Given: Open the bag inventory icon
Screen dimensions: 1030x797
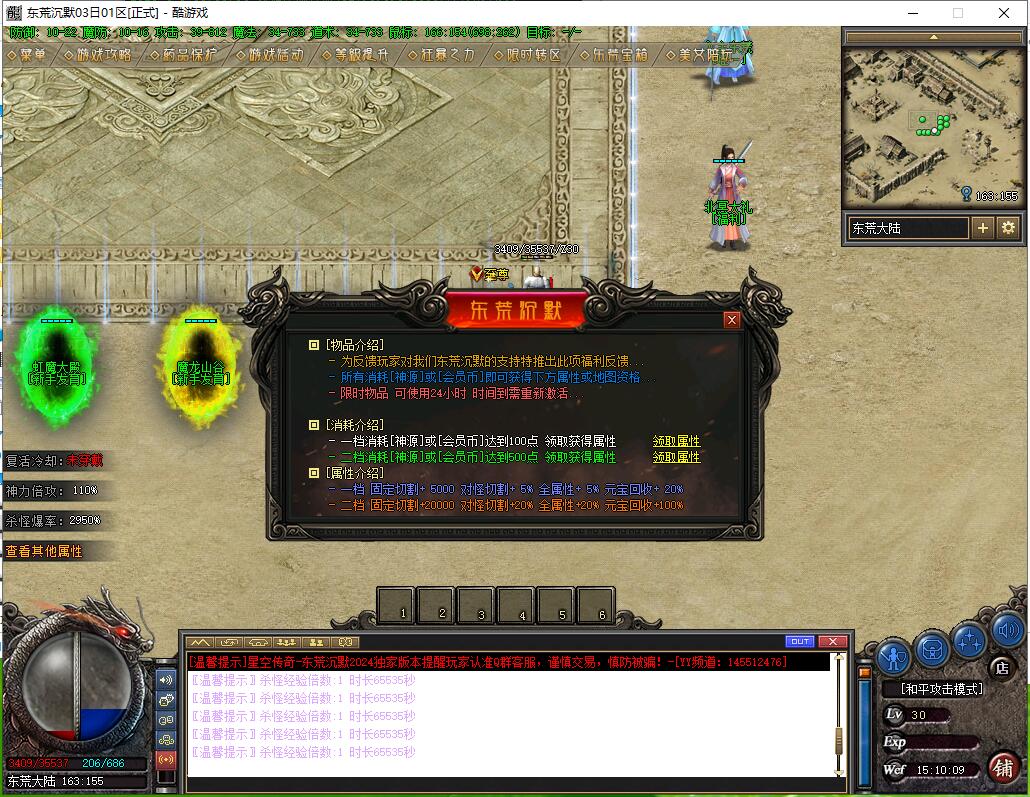Looking at the screenshot, I should coord(932,651).
